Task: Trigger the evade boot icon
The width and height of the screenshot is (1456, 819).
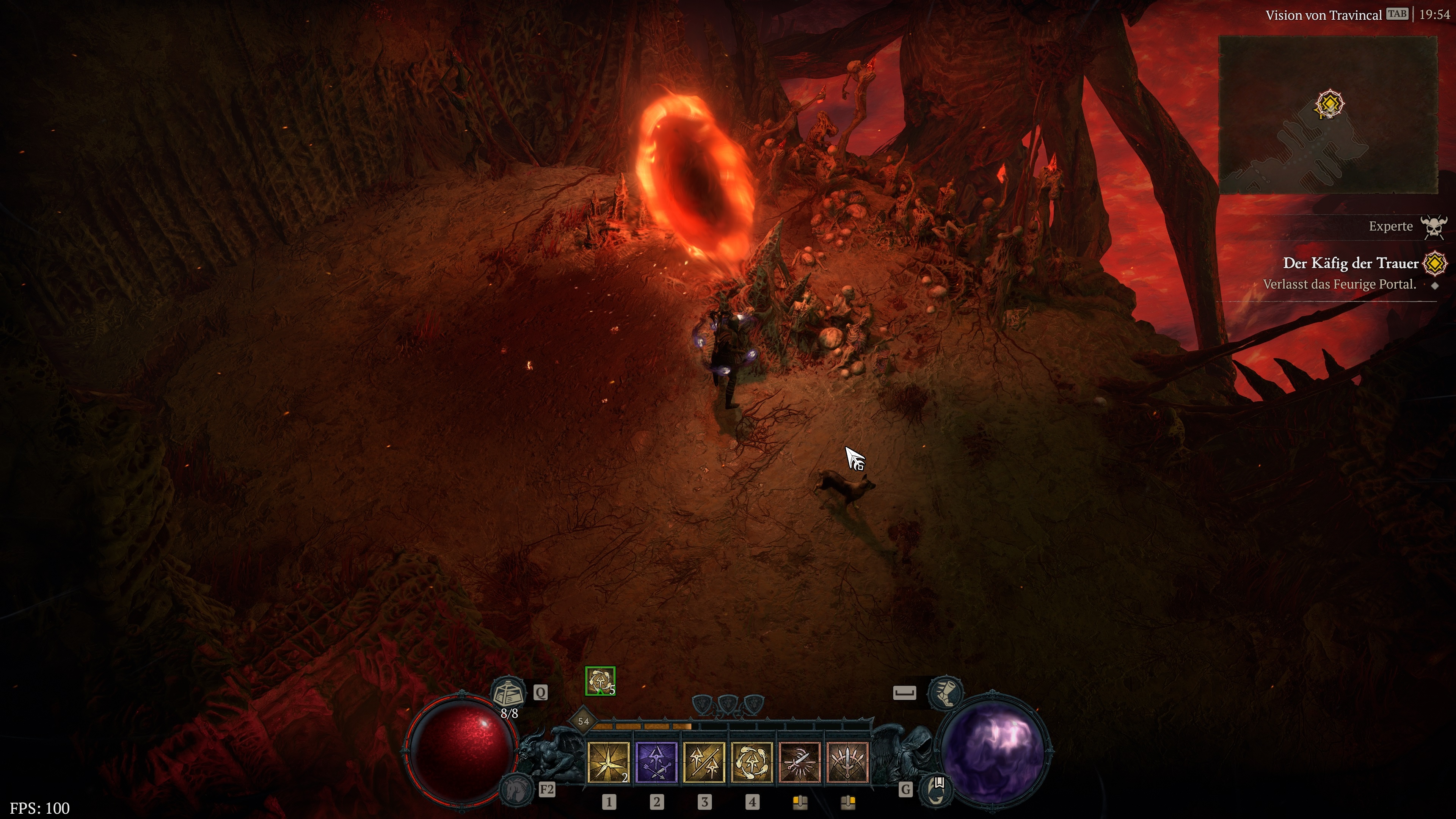Action: pos(946,692)
